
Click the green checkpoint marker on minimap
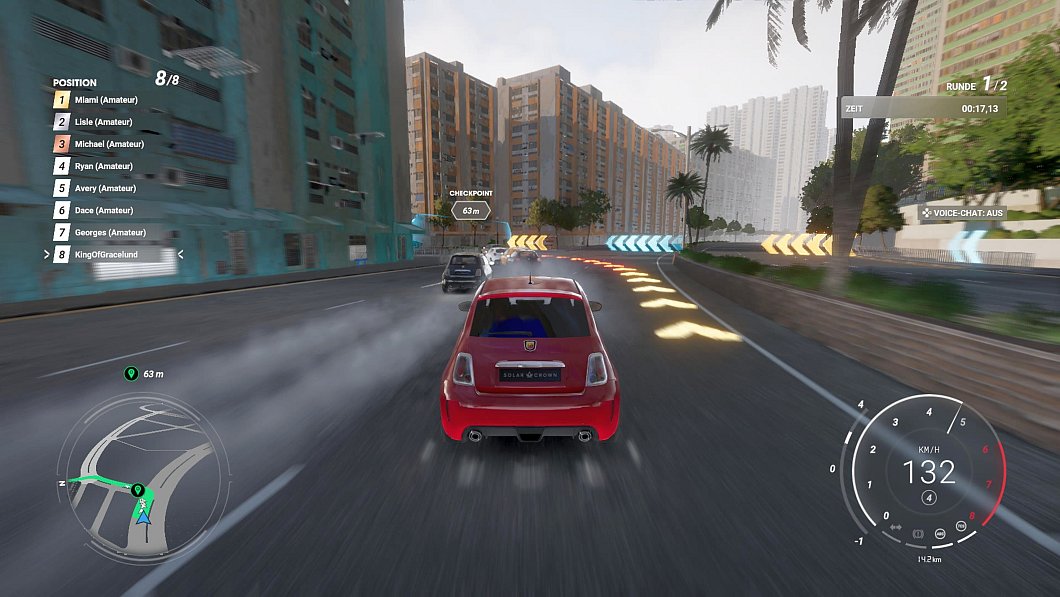tap(139, 490)
